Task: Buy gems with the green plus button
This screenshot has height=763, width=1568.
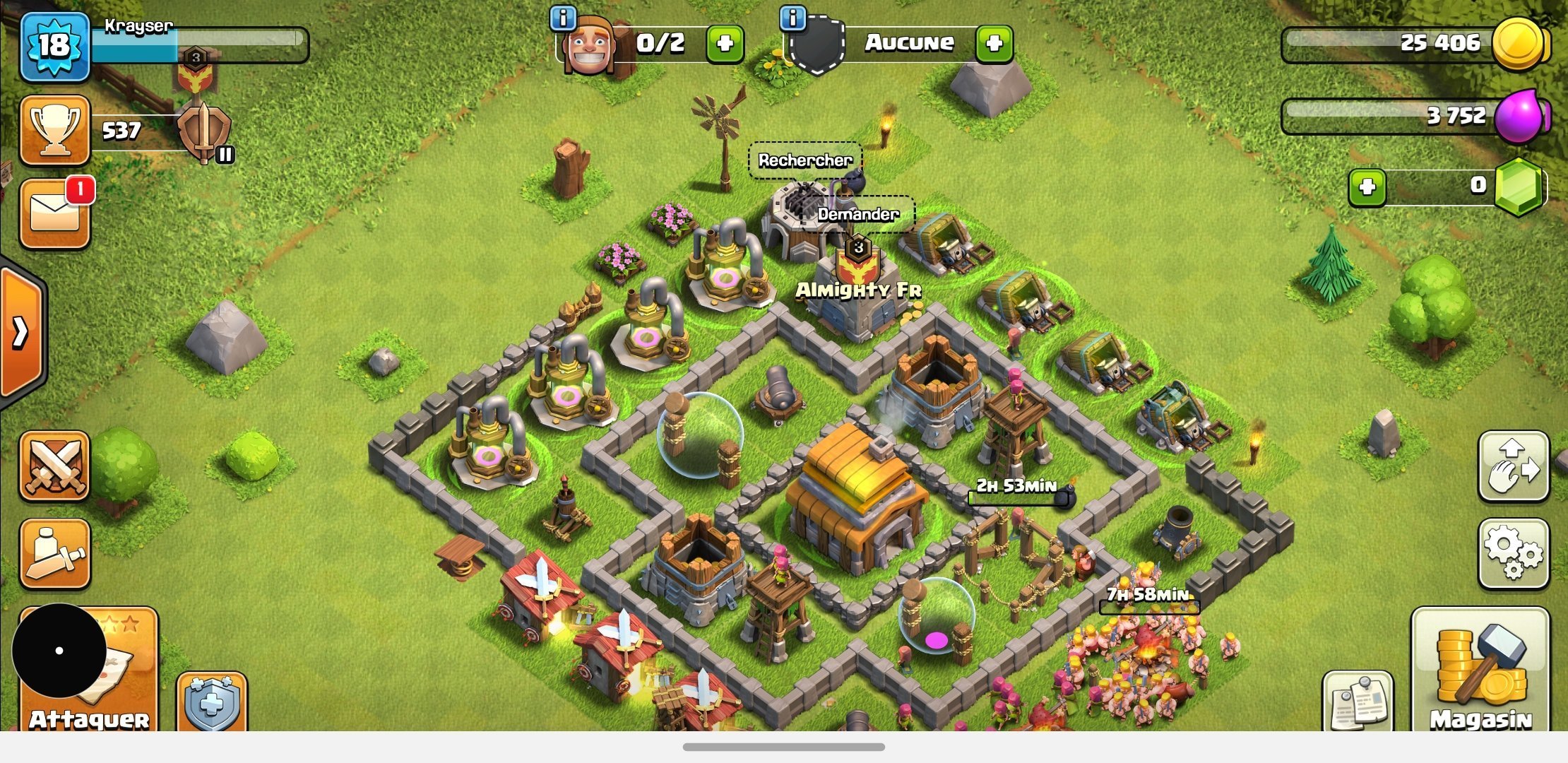Action: tap(1367, 187)
